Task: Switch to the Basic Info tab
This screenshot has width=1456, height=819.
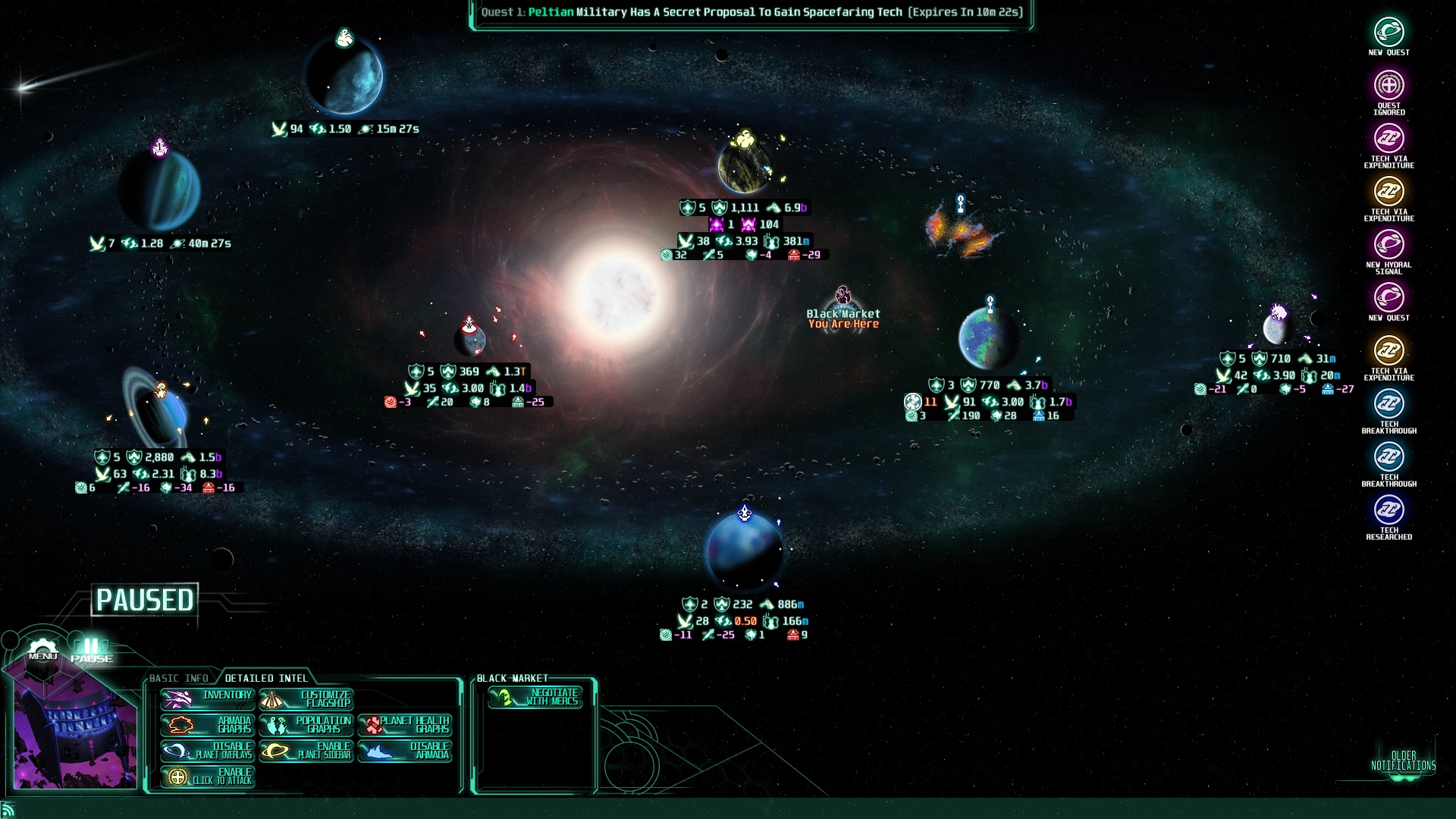Action: pyautogui.click(x=179, y=678)
